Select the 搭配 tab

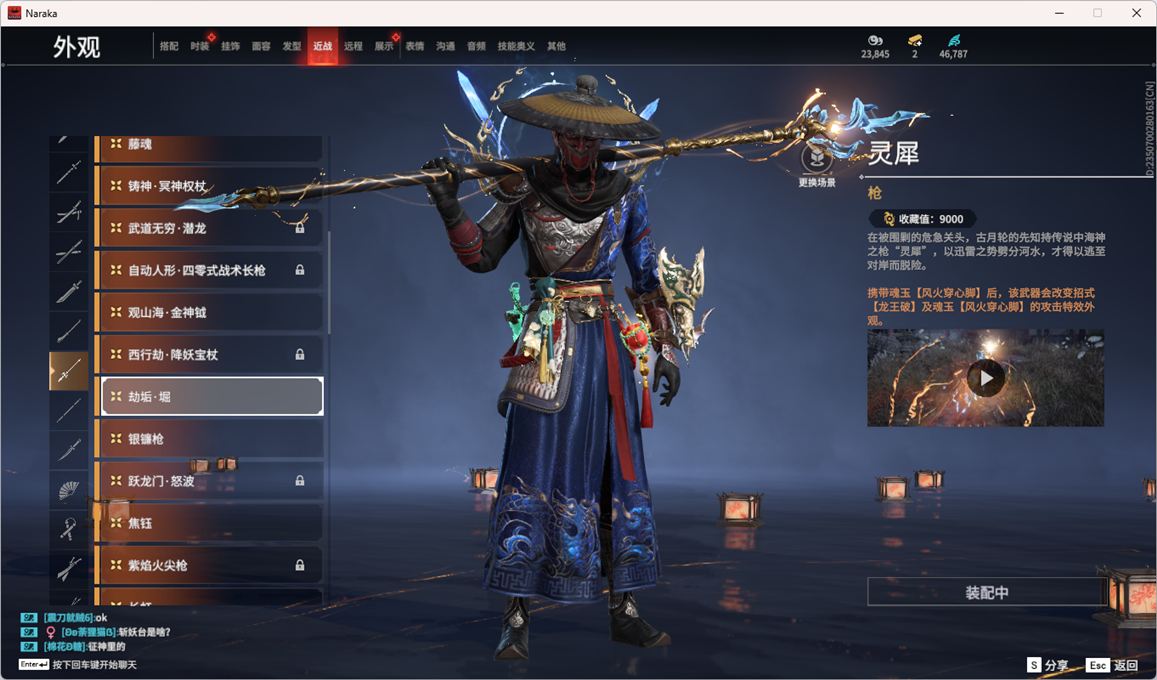point(169,46)
